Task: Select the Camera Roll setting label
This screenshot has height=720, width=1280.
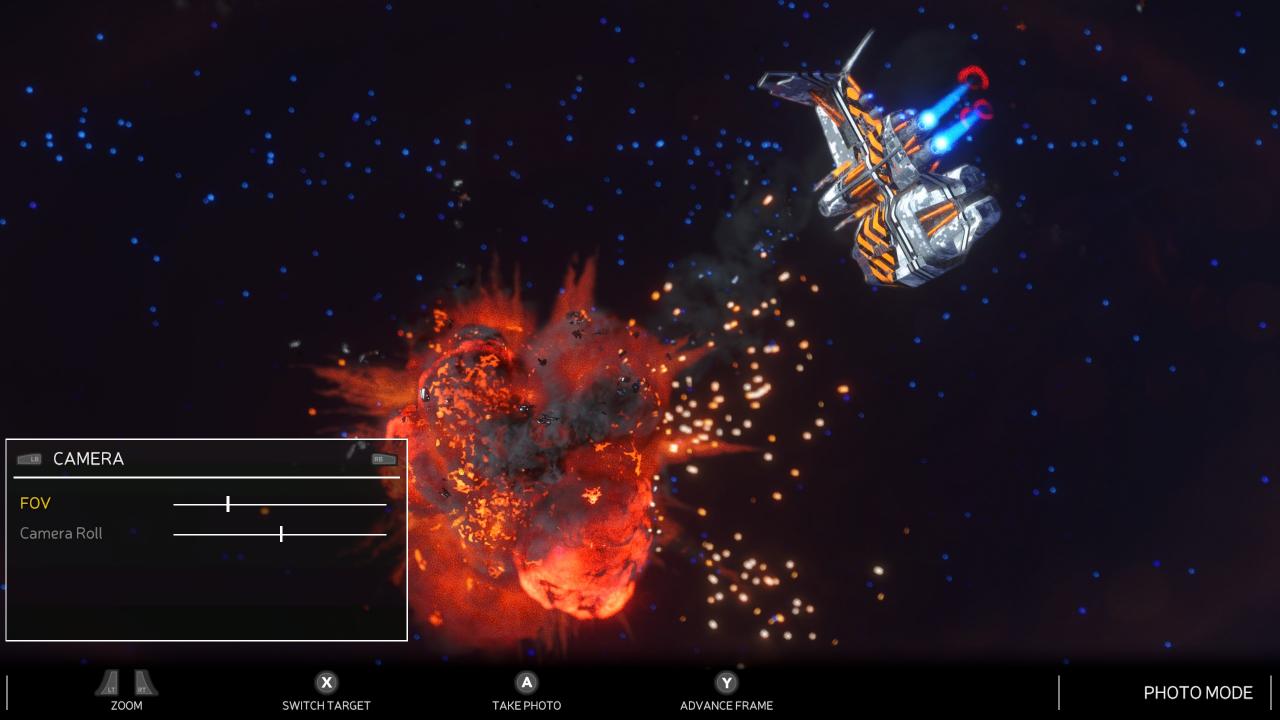Action: (x=61, y=534)
